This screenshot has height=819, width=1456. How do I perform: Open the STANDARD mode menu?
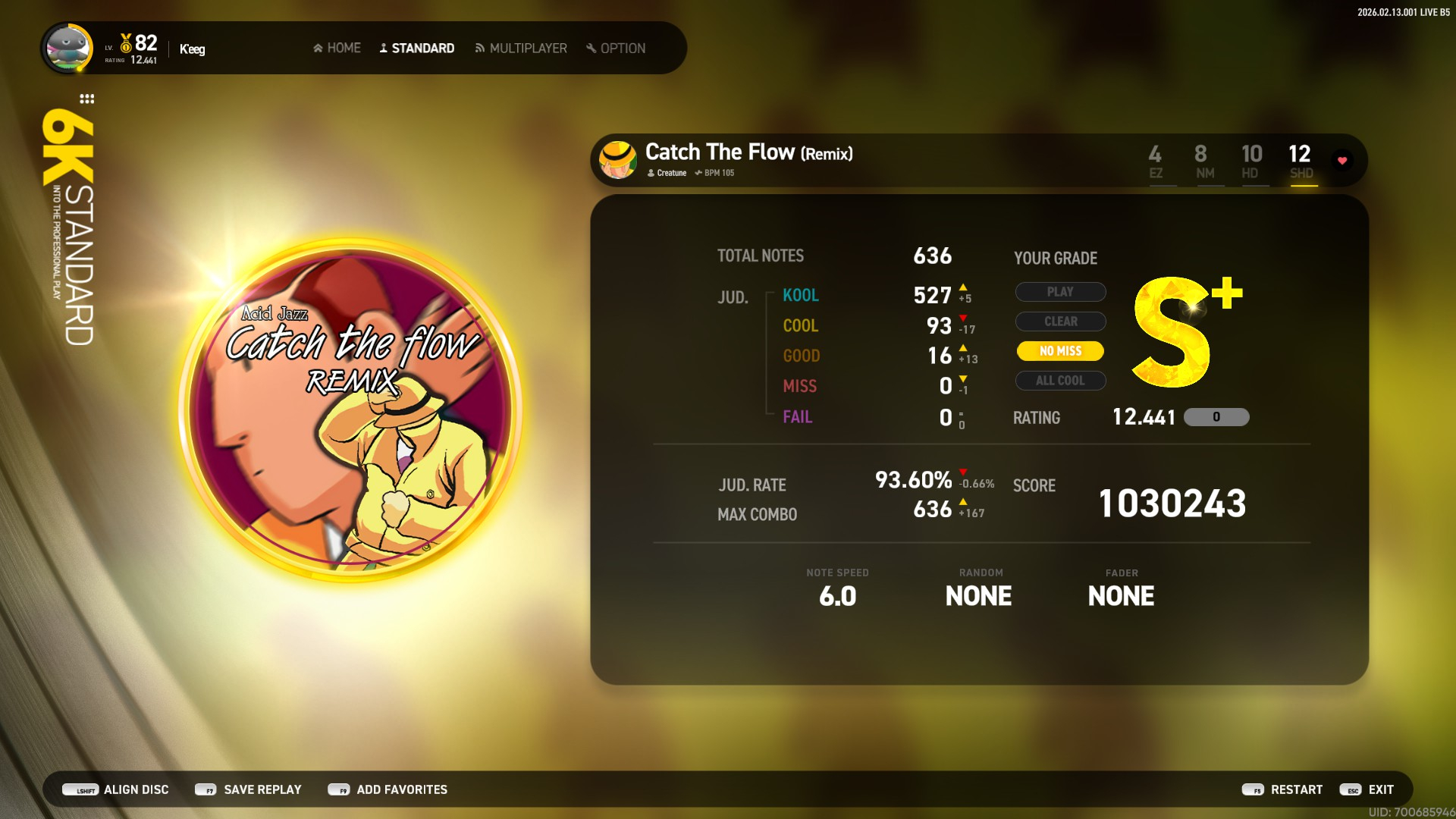coord(416,49)
